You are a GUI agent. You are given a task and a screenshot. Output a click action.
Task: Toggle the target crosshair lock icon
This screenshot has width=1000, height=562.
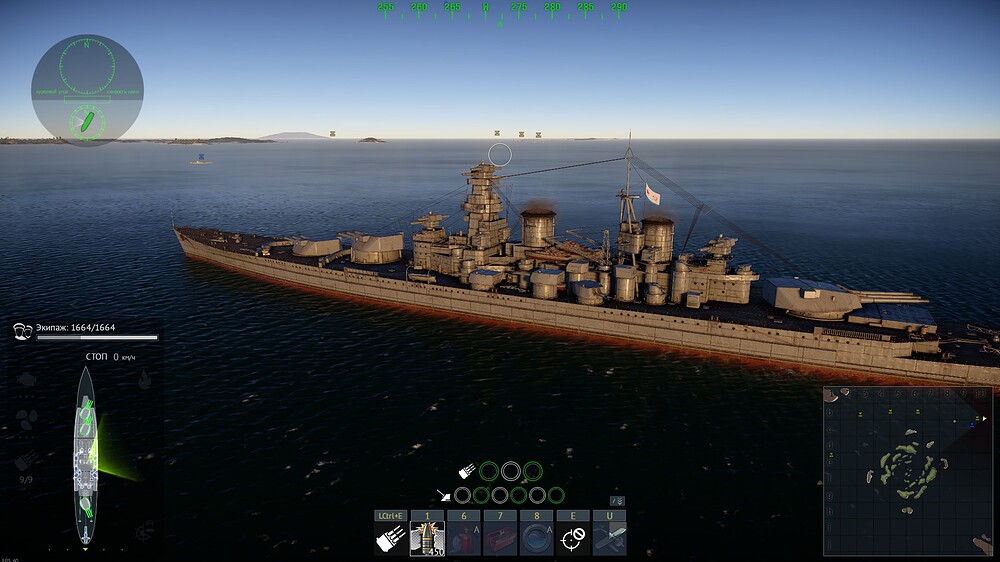pos(572,538)
